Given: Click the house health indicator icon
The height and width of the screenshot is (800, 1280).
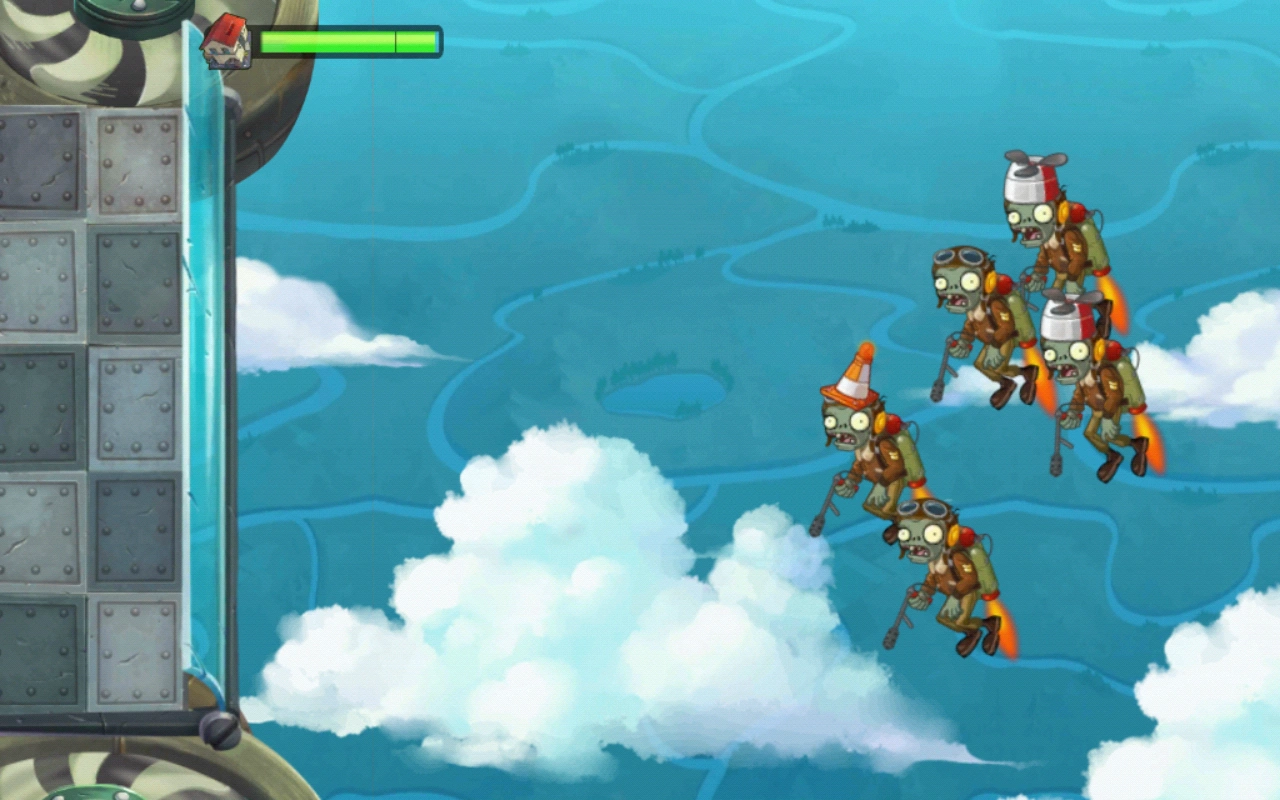Looking at the screenshot, I should (228, 40).
